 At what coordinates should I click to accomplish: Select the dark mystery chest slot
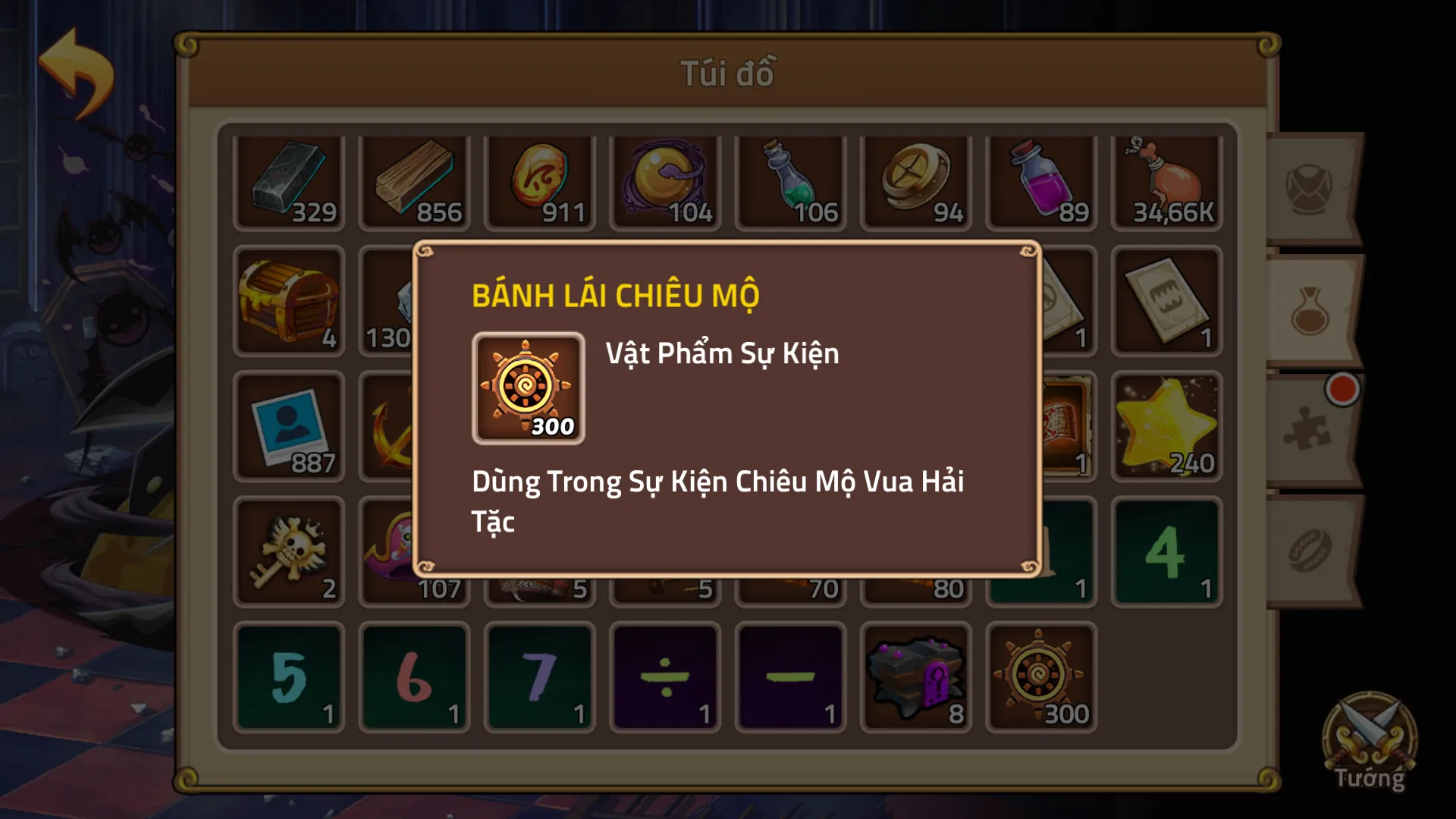point(916,677)
